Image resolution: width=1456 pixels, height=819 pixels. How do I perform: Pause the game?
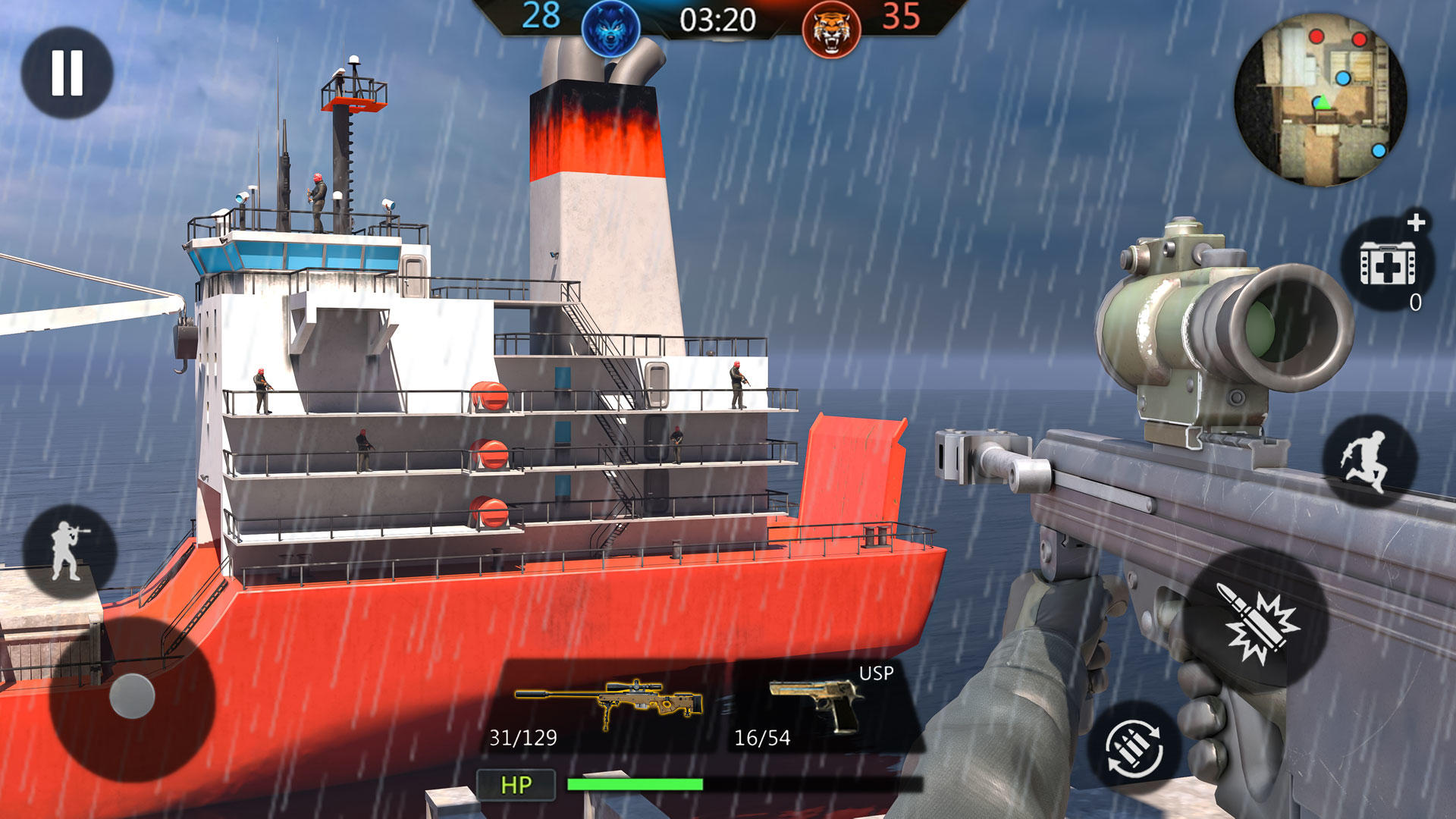pos(67,73)
